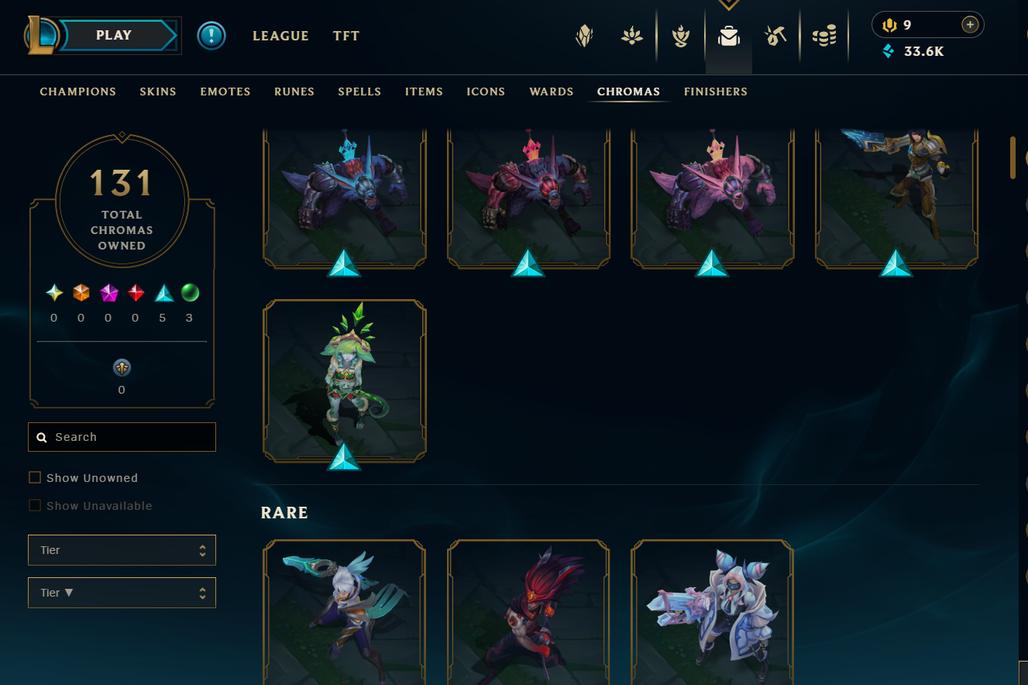Switch to the TFT mode
Screen dimensions: 1028x685
click(x=346, y=36)
